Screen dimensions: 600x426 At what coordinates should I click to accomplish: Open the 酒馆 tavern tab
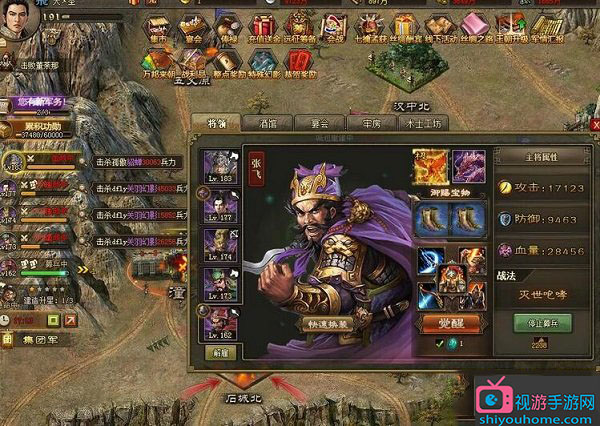267,124
